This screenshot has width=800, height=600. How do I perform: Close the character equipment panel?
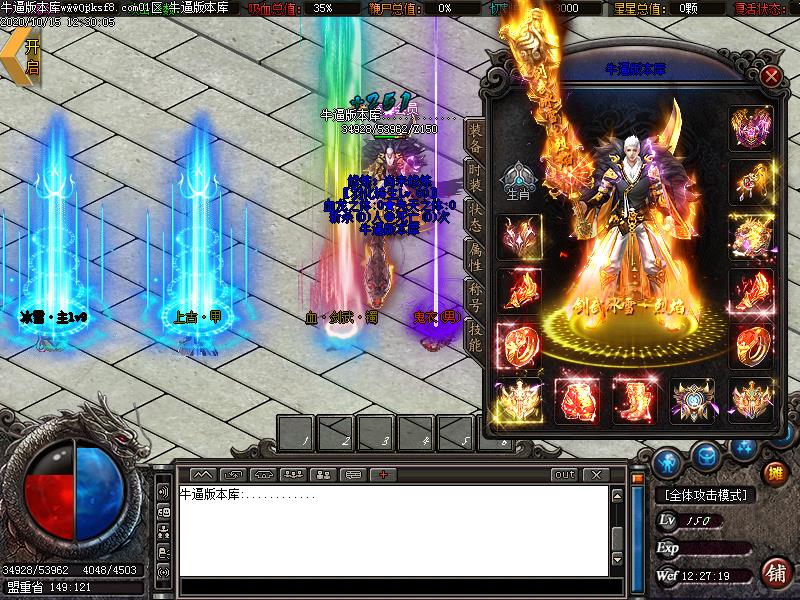(770, 76)
